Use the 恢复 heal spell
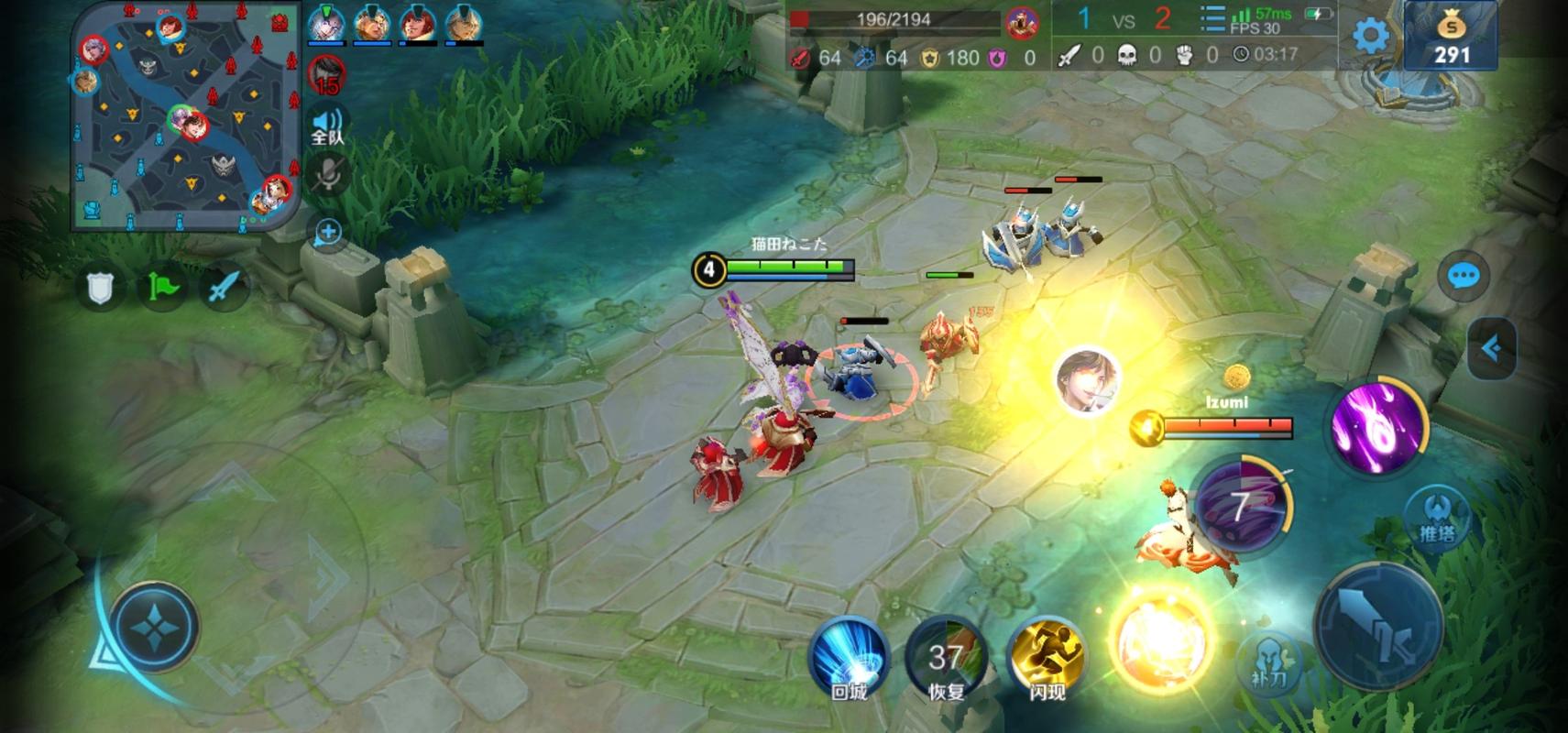 946,657
